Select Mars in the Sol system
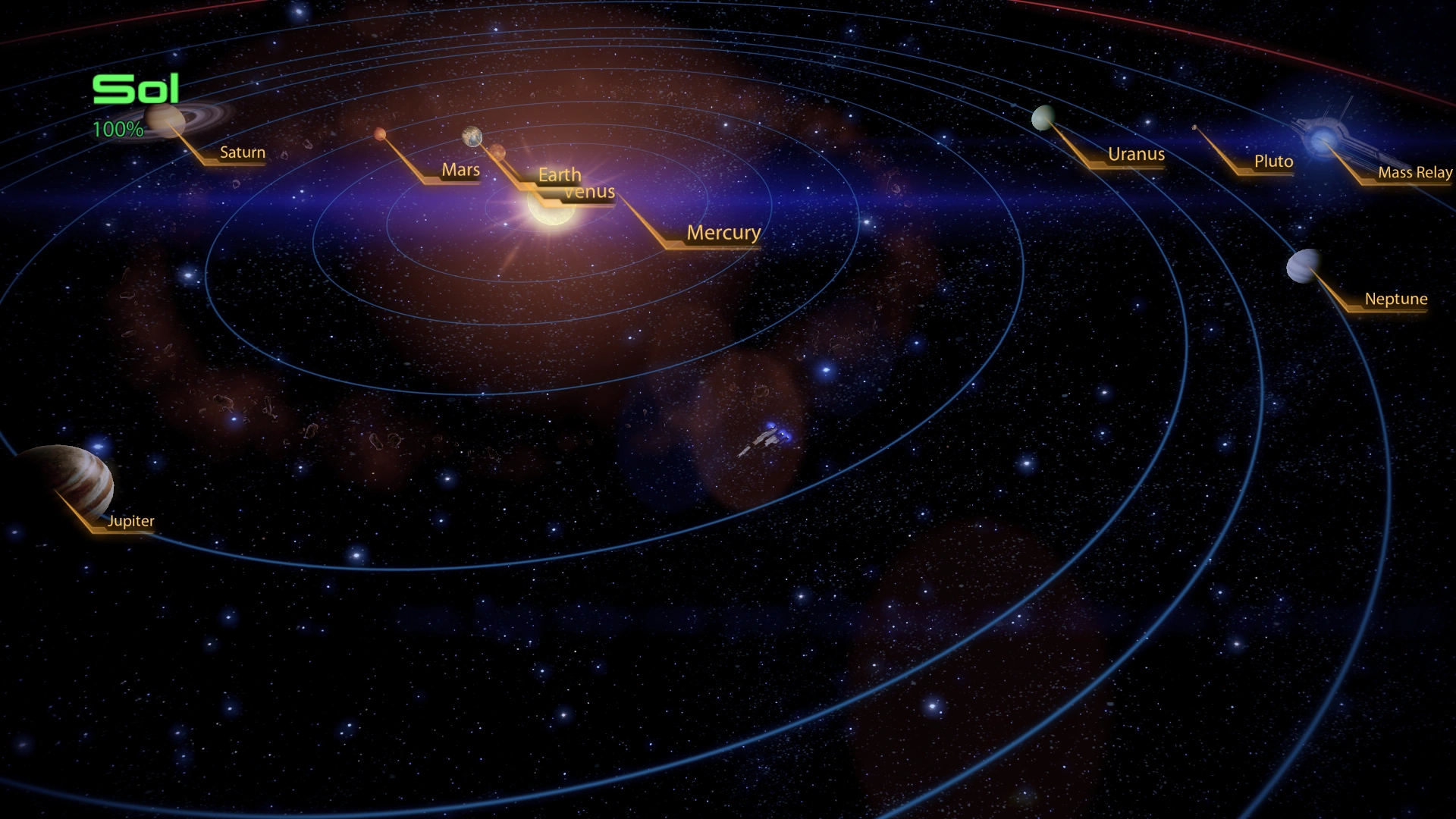Screen dimensions: 1456x819 [x=379, y=133]
